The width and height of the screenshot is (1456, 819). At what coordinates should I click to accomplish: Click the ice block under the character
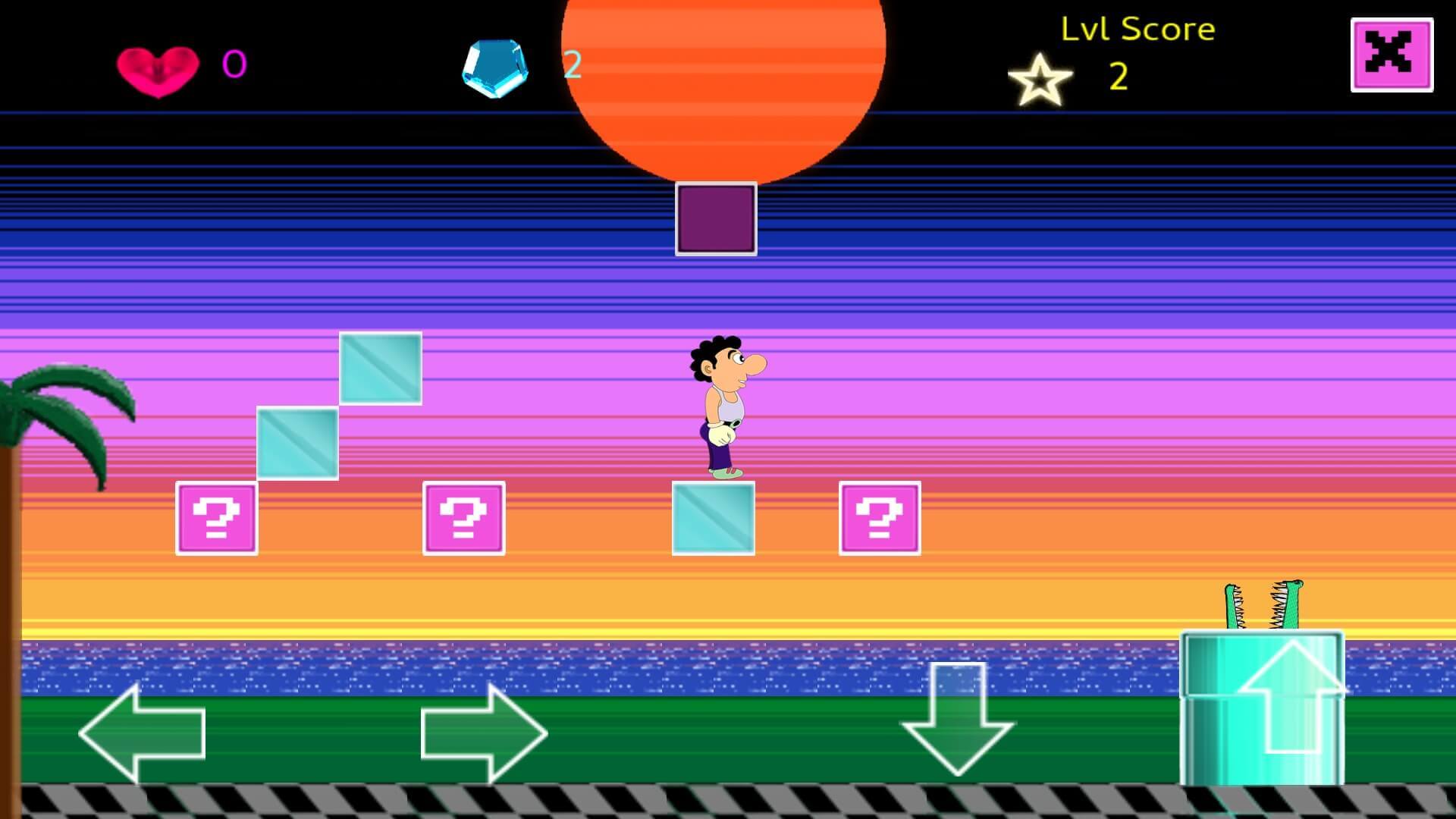click(711, 519)
